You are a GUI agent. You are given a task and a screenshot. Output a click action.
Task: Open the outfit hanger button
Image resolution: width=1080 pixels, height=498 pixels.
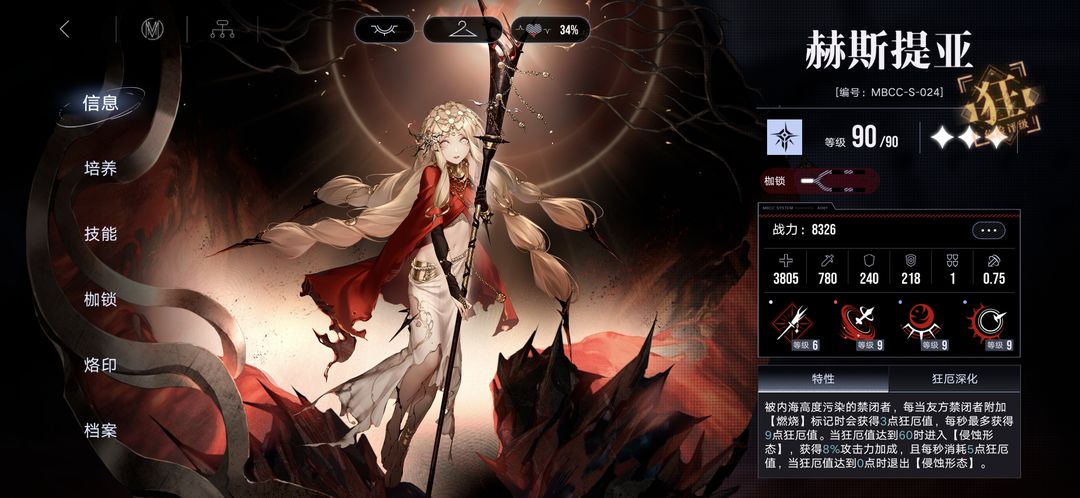tap(462, 29)
